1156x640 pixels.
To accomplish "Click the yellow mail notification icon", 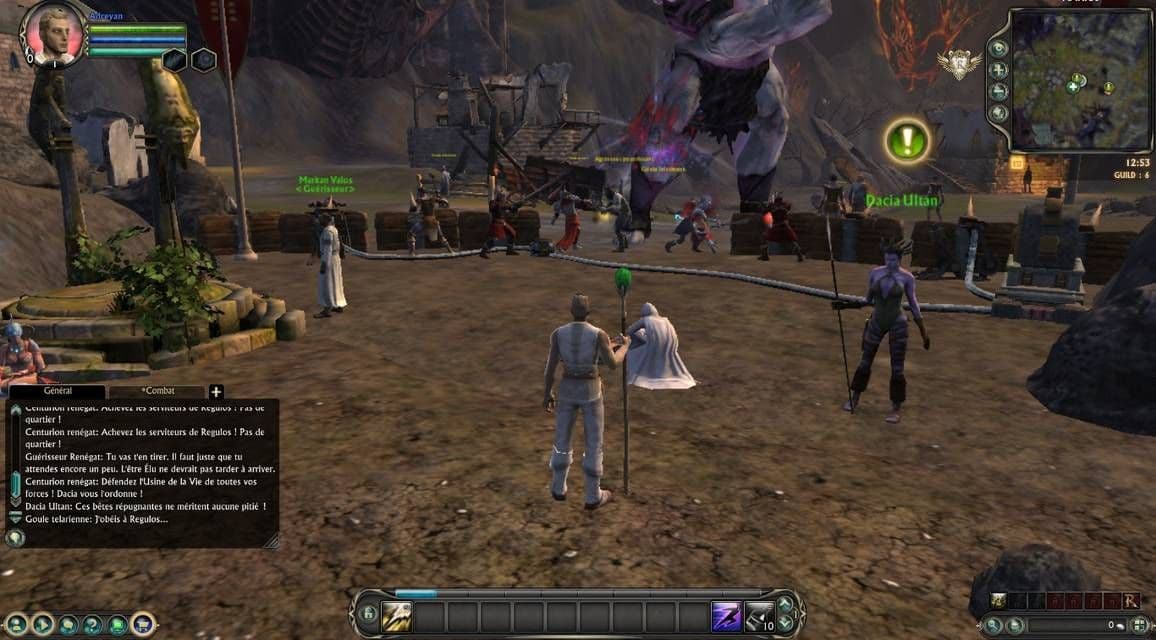I will click(1017, 162).
